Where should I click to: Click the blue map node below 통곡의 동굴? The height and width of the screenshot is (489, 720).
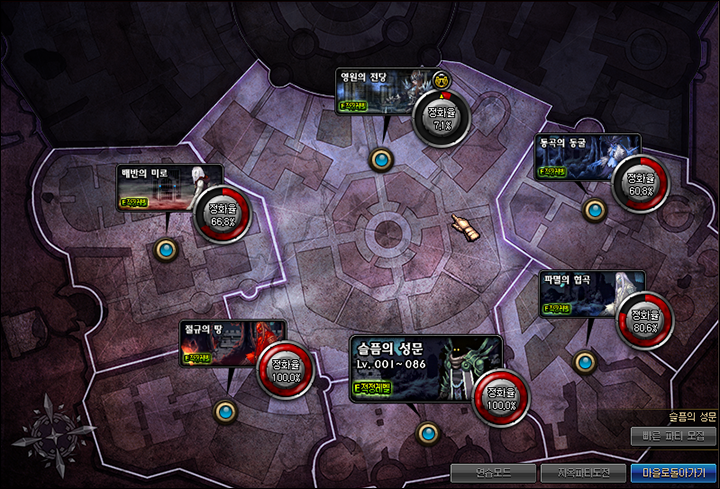(595, 209)
